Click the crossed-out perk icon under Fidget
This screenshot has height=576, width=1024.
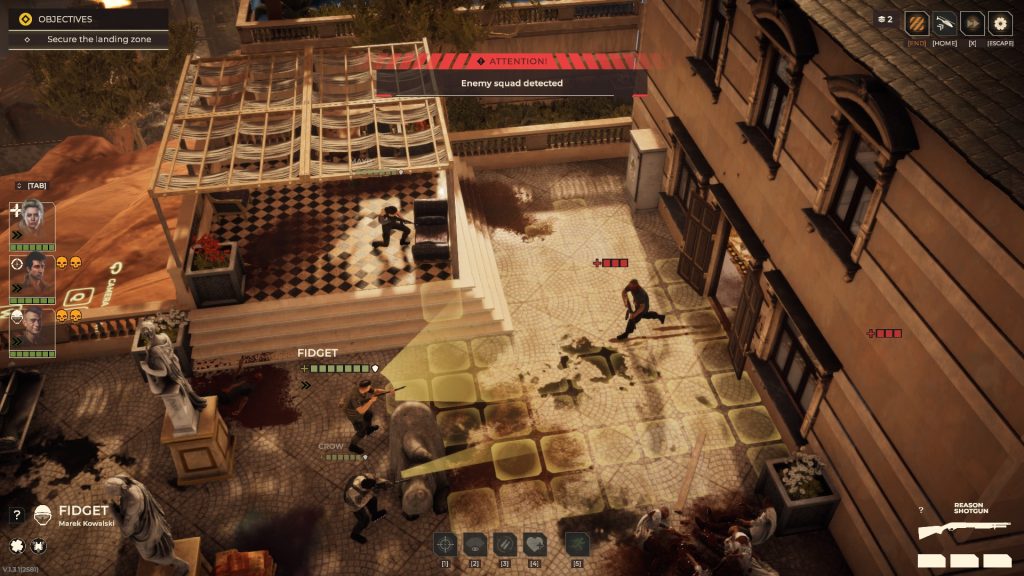point(38,545)
